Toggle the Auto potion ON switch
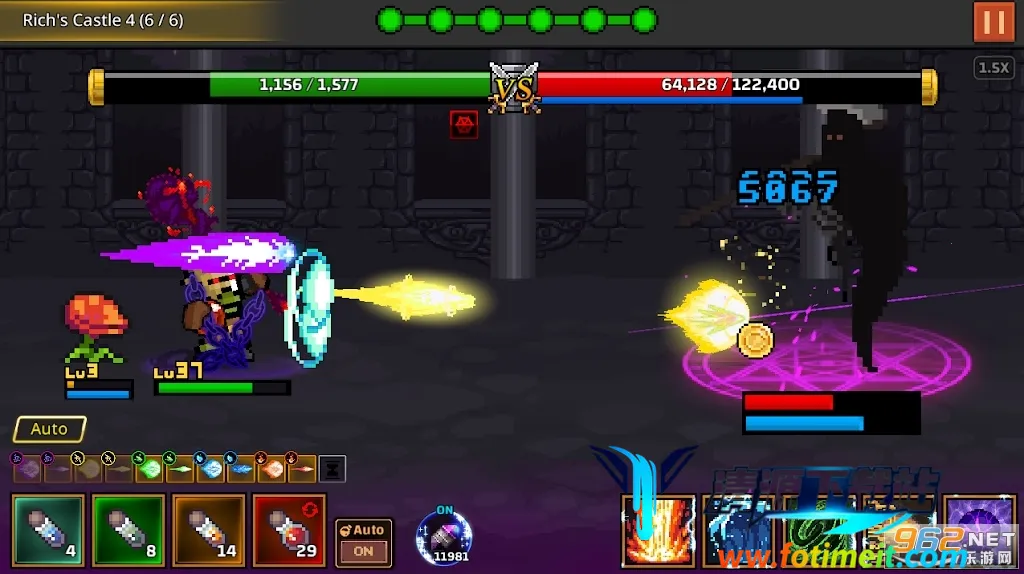This screenshot has height=574, width=1024. point(363,541)
